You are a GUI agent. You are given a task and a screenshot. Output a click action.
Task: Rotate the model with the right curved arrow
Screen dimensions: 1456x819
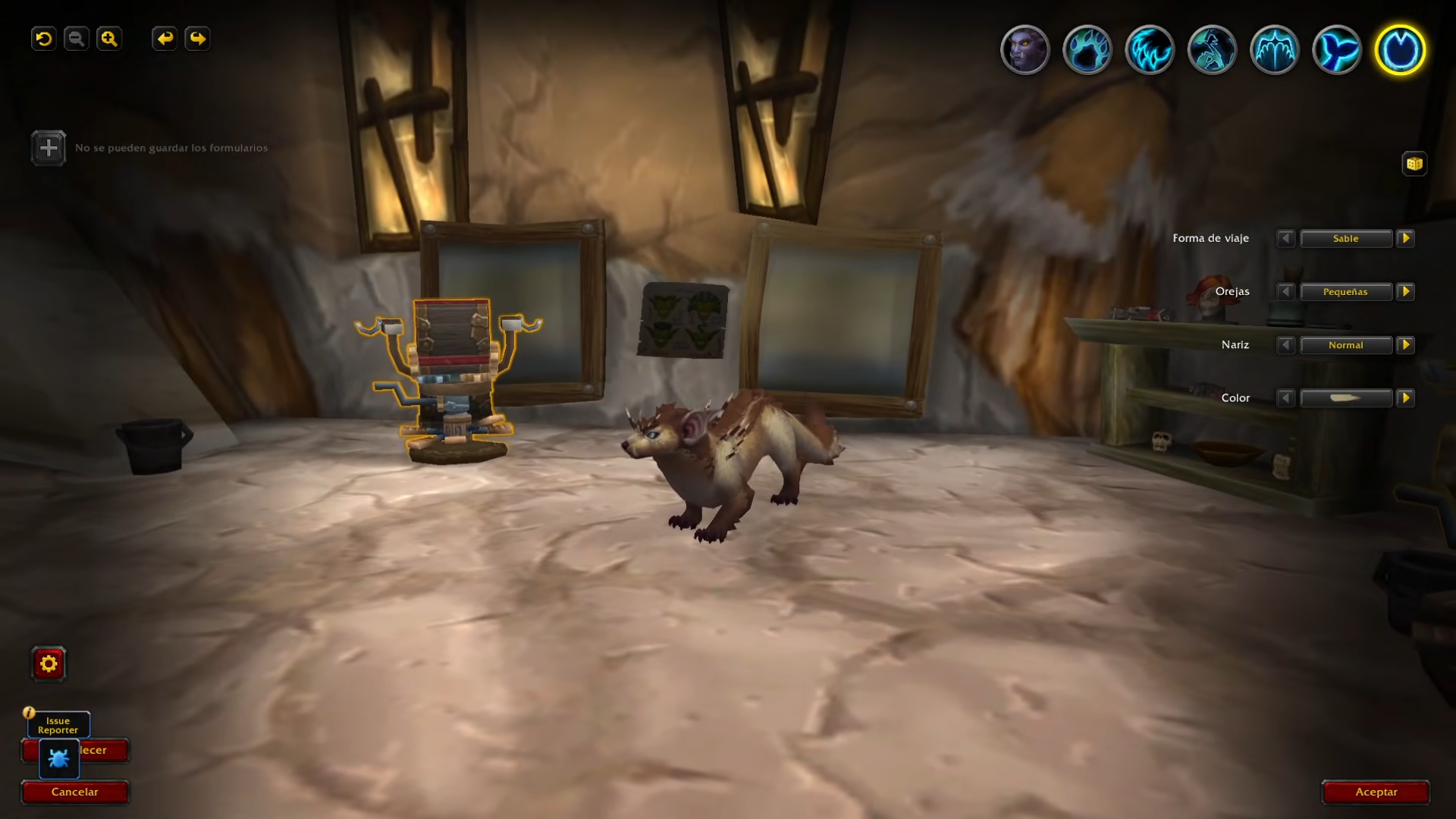(x=197, y=39)
